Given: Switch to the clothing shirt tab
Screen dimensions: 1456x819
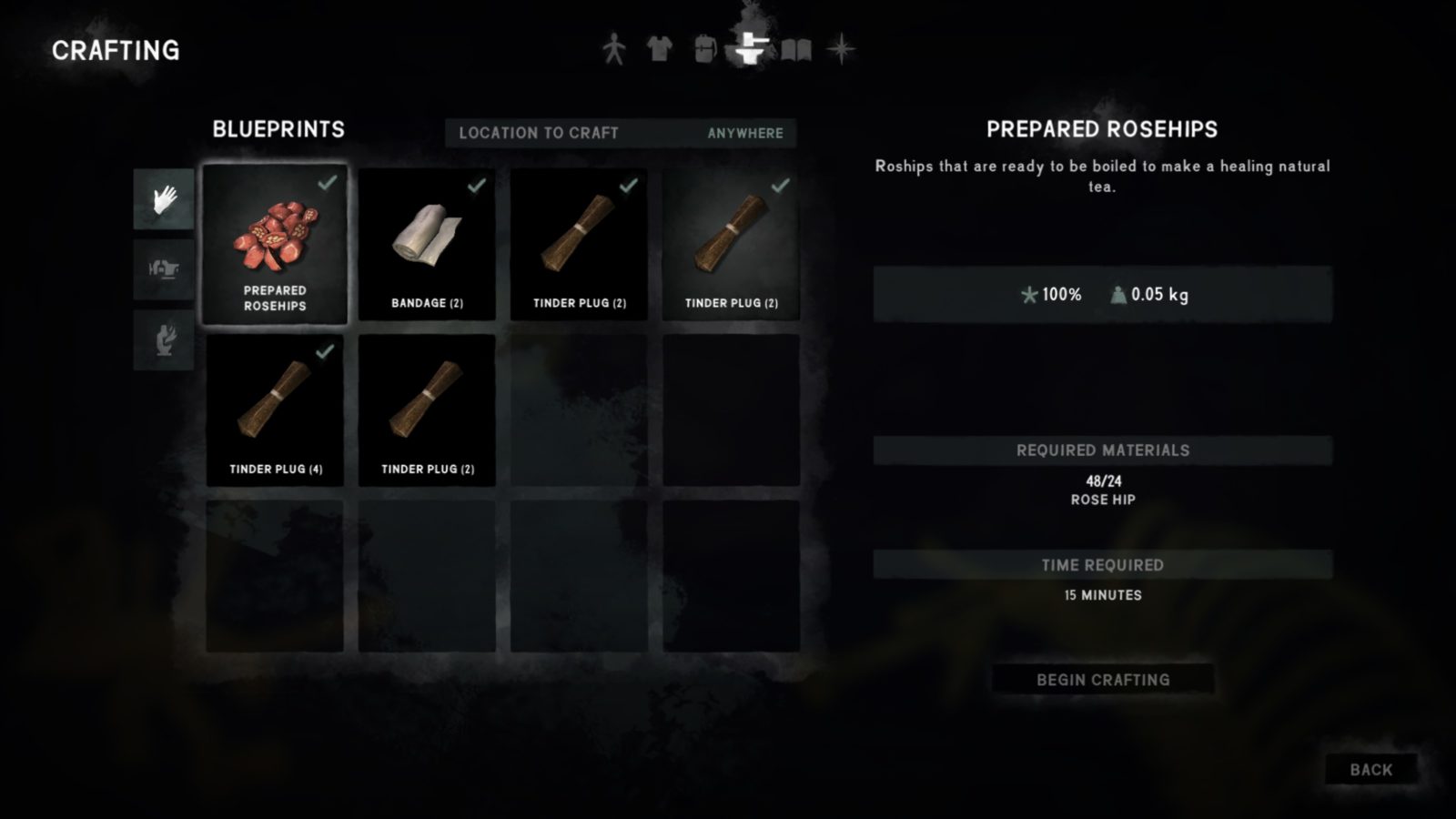Looking at the screenshot, I should point(660,49).
